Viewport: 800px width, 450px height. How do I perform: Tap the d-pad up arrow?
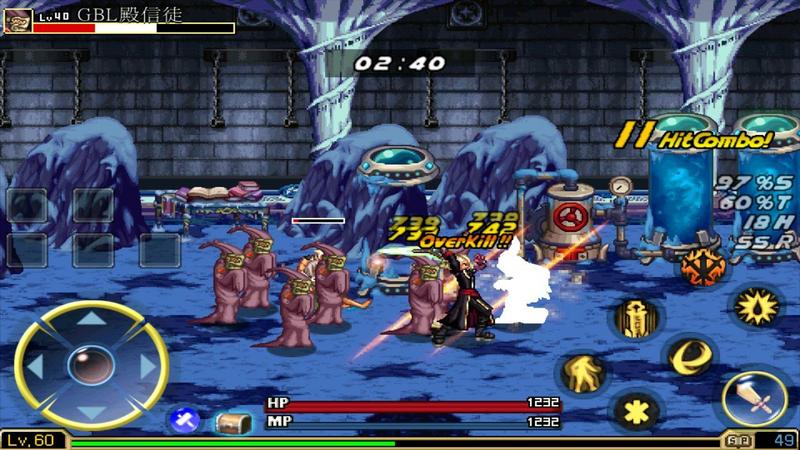pyautogui.click(x=91, y=320)
